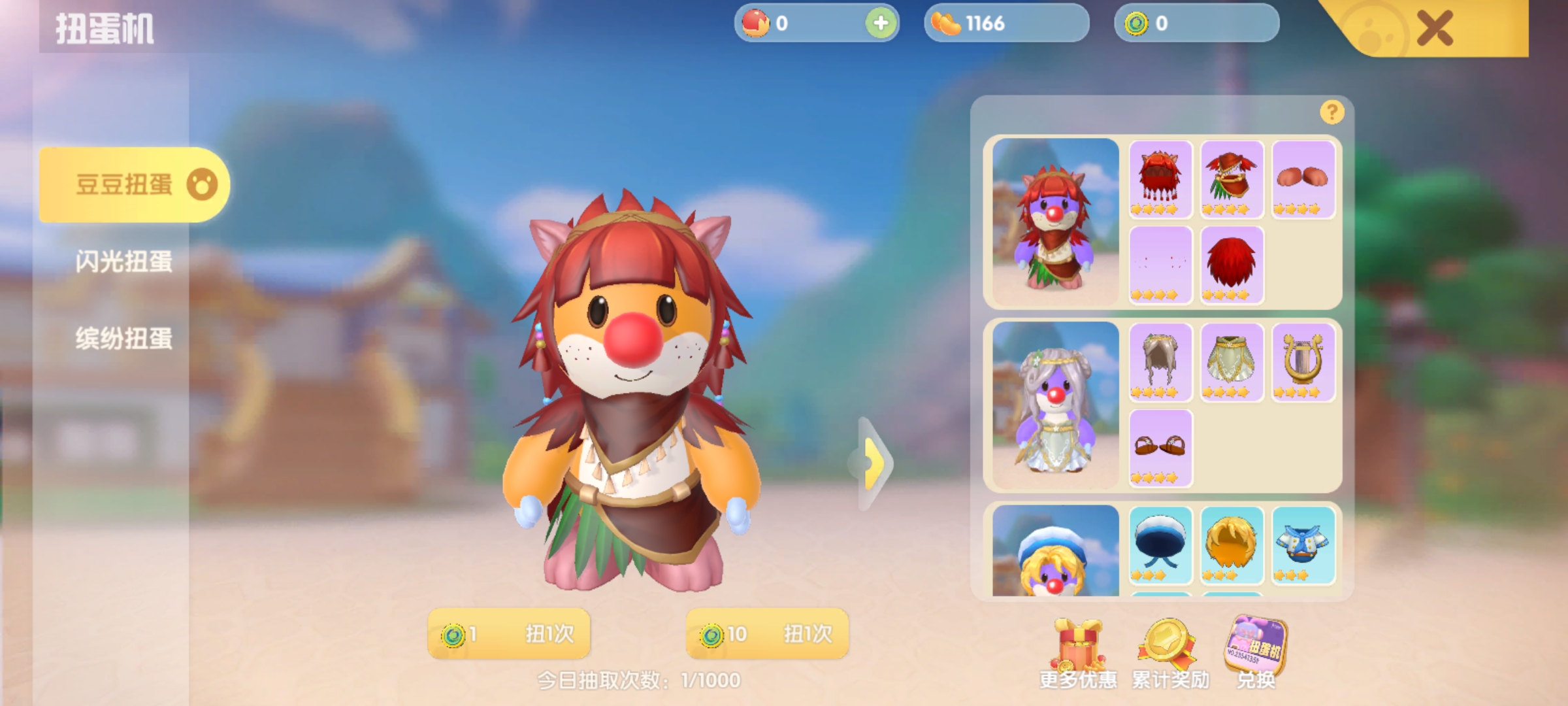This screenshot has width=1568, height=706.
Task: Preview the red-haired tribal outfit thumbnail
Action: (1055, 222)
